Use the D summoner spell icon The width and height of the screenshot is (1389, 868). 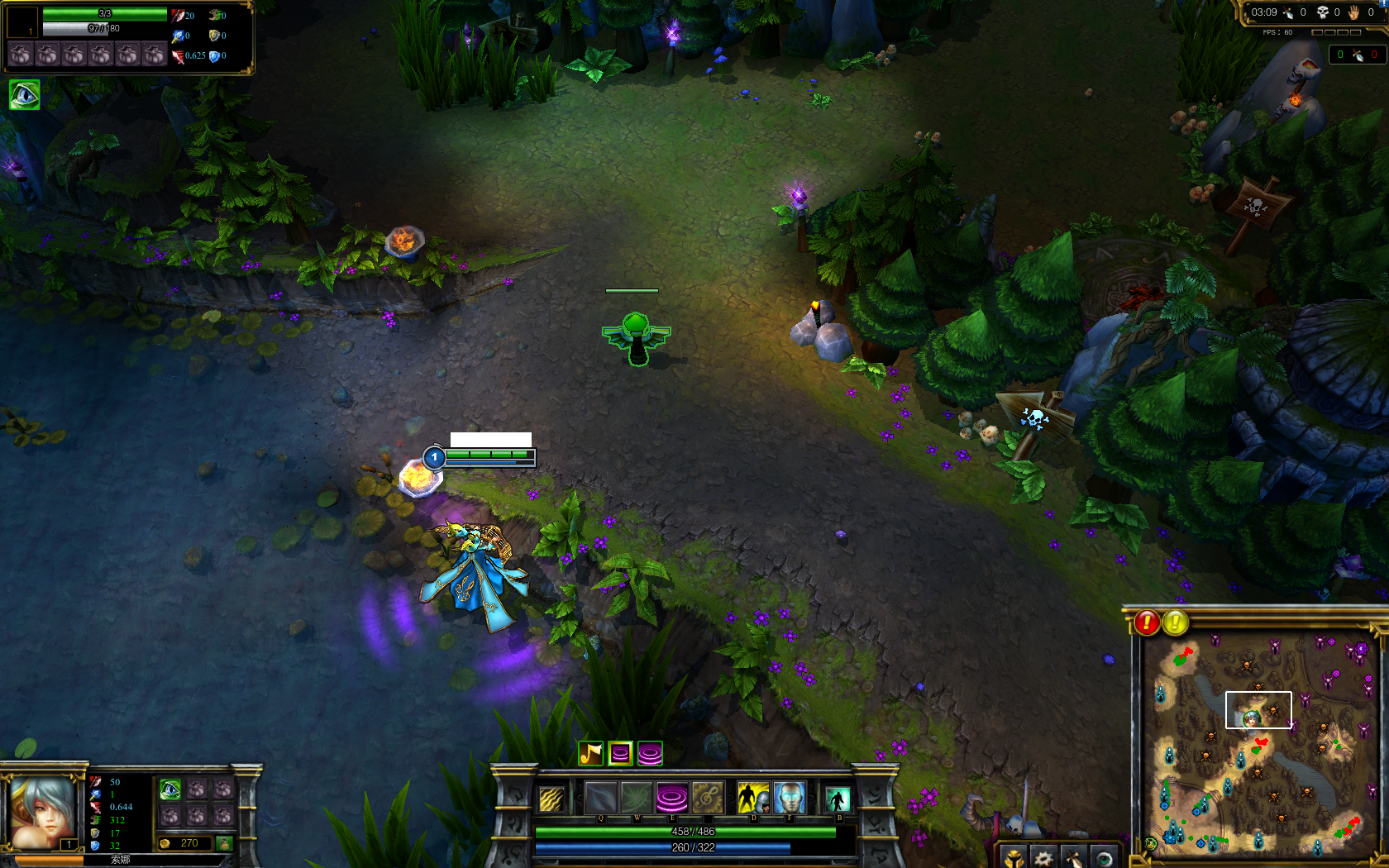[x=752, y=799]
